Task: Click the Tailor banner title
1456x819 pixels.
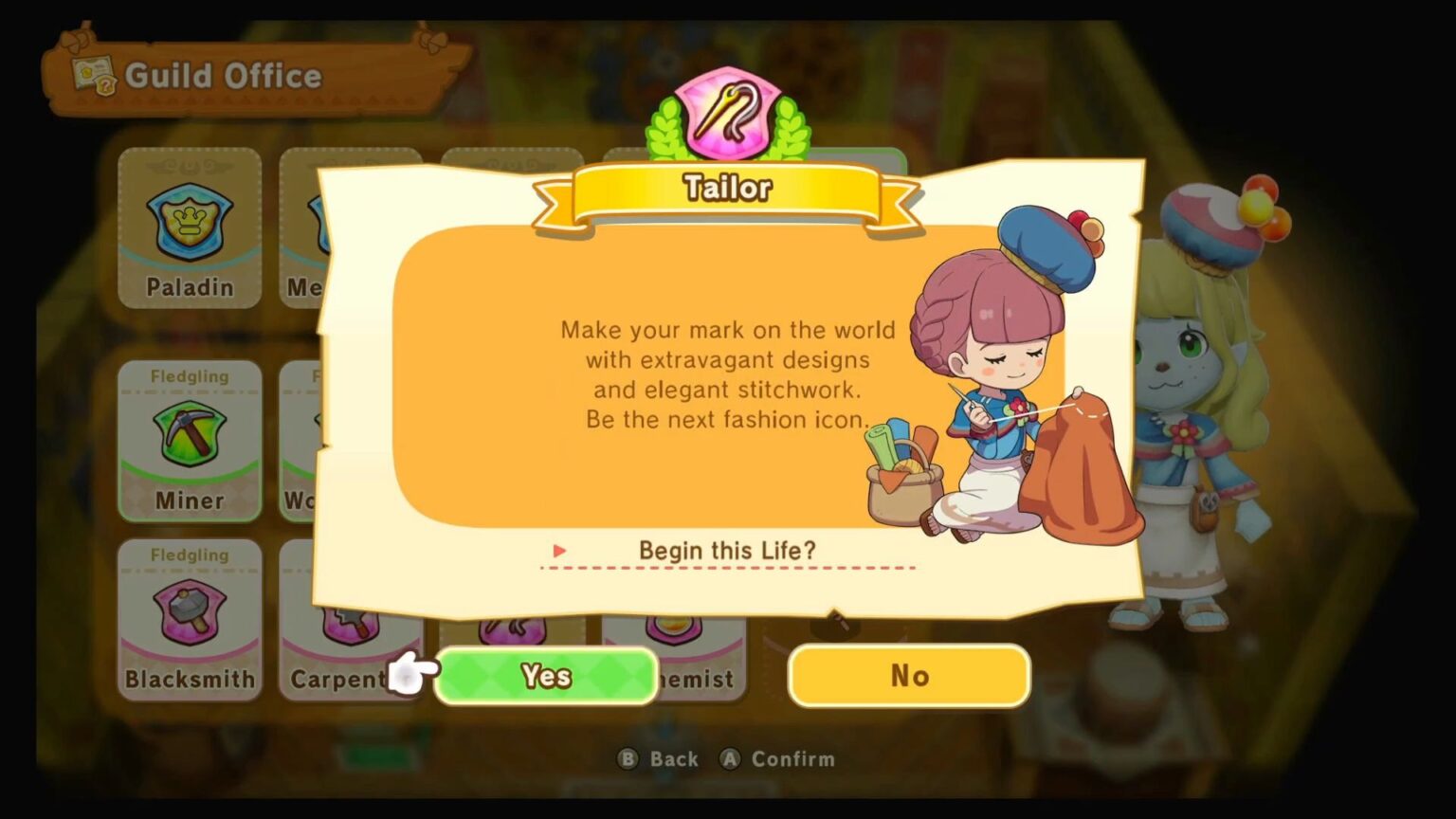Action: point(726,188)
